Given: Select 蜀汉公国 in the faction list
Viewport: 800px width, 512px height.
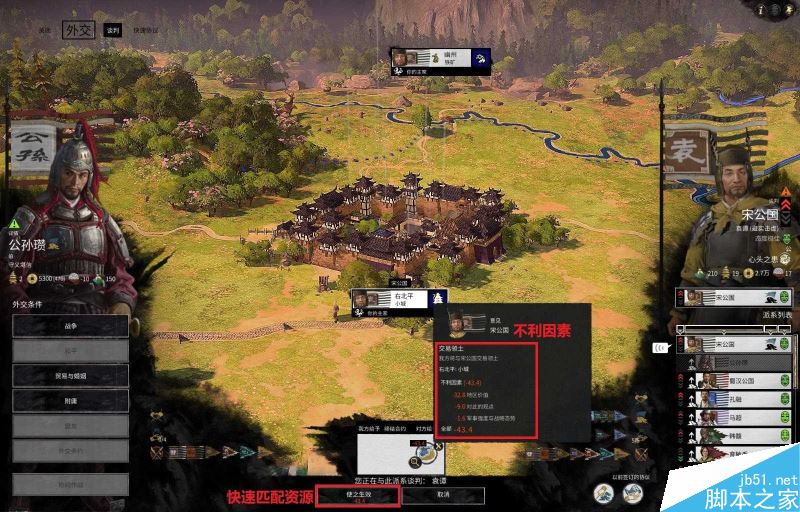Looking at the screenshot, I should [740, 380].
